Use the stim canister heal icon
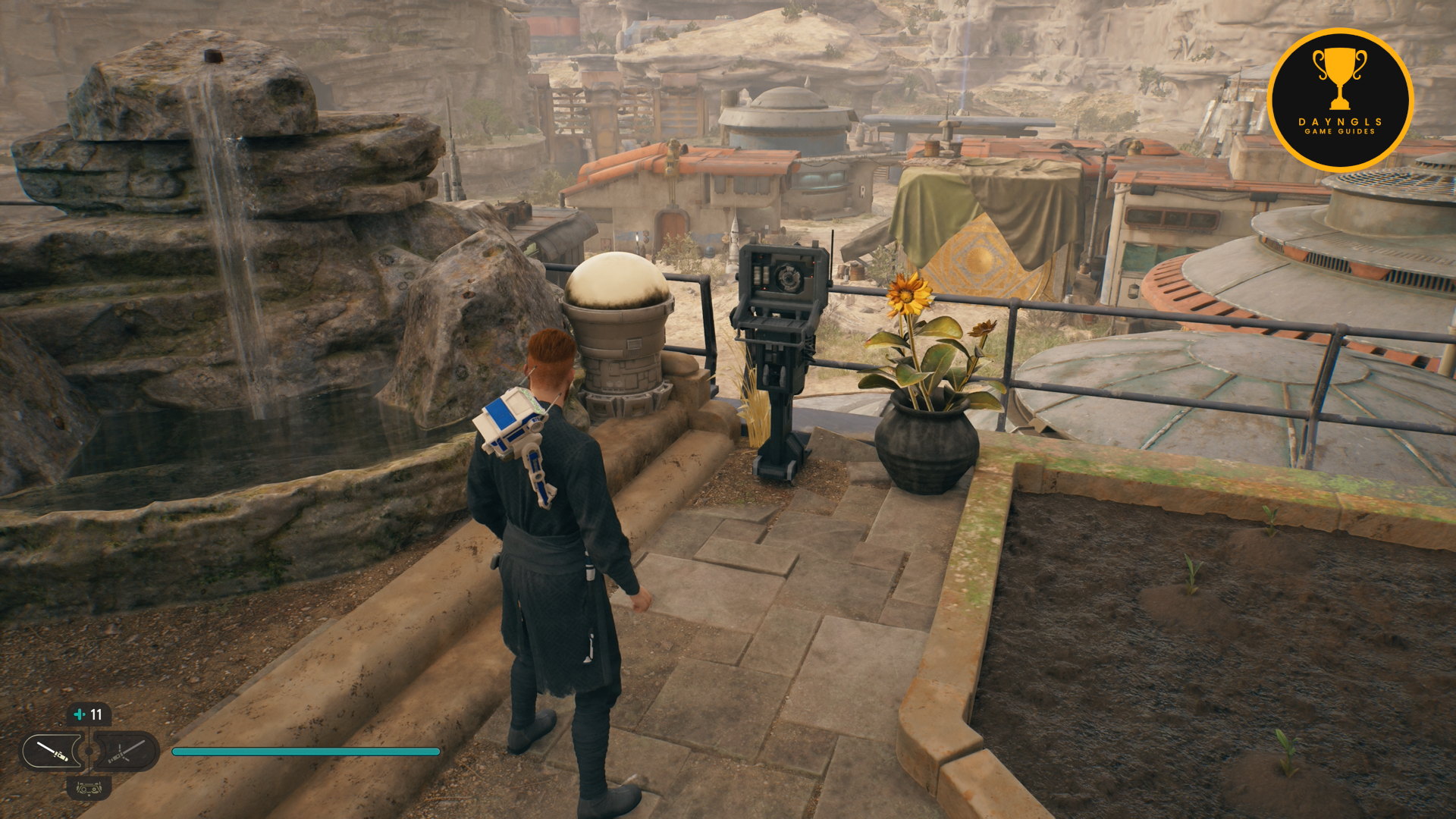 coord(80,714)
